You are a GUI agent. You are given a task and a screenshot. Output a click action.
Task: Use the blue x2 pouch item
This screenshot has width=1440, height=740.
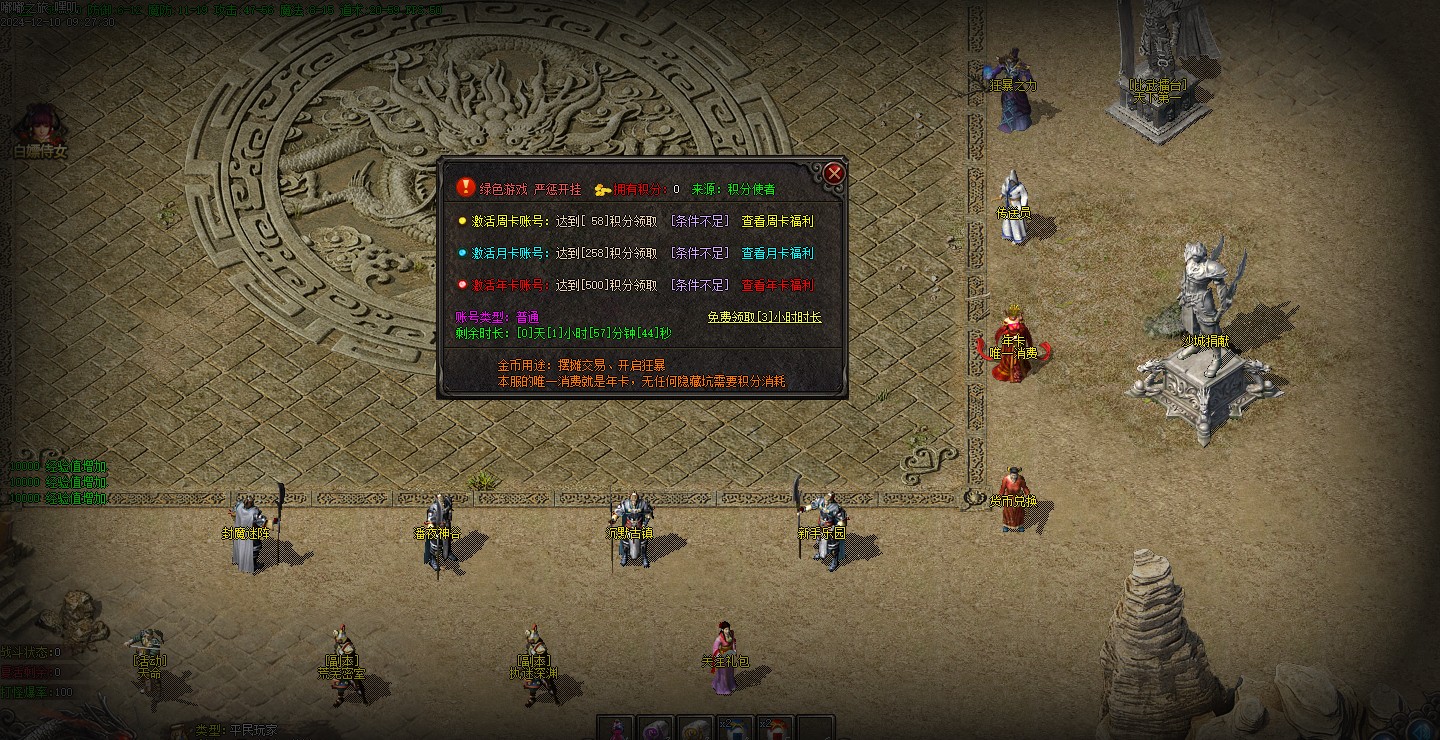pos(736,729)
